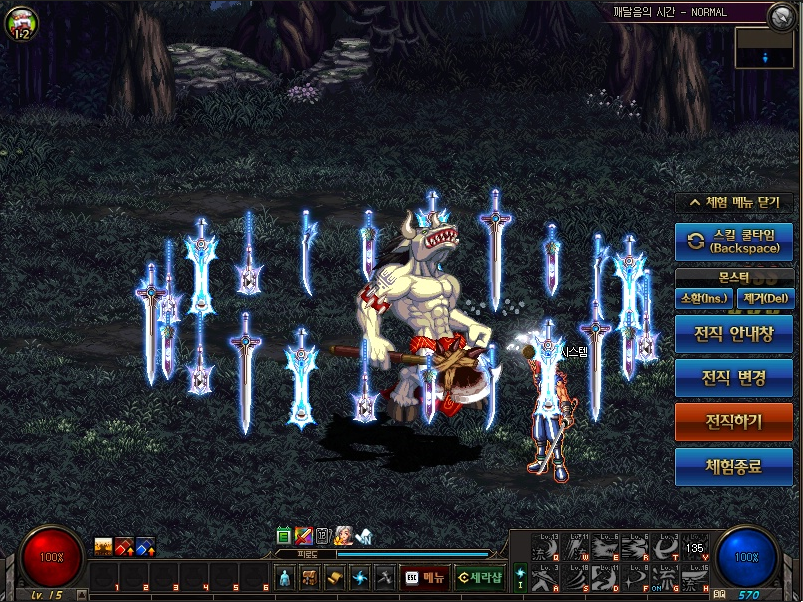Click the round gear button beside minimap

point(781,15)
